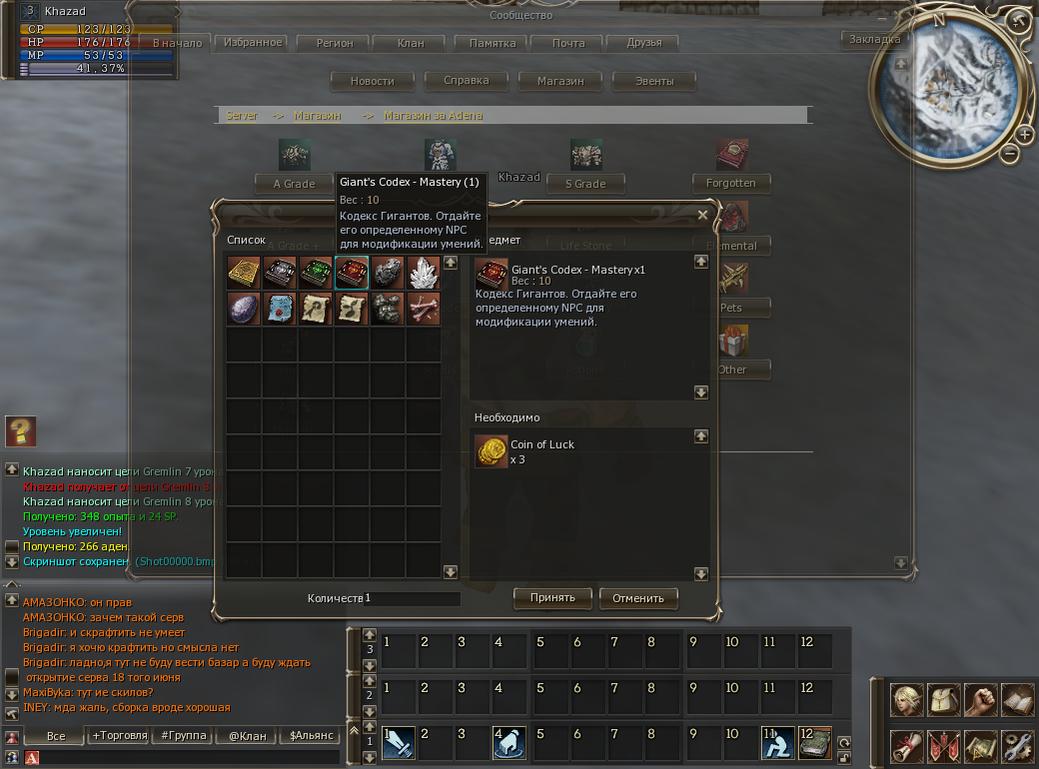Activate the sword attack hotbar skill
This screenshot has height=769, width=1039.
398,742
